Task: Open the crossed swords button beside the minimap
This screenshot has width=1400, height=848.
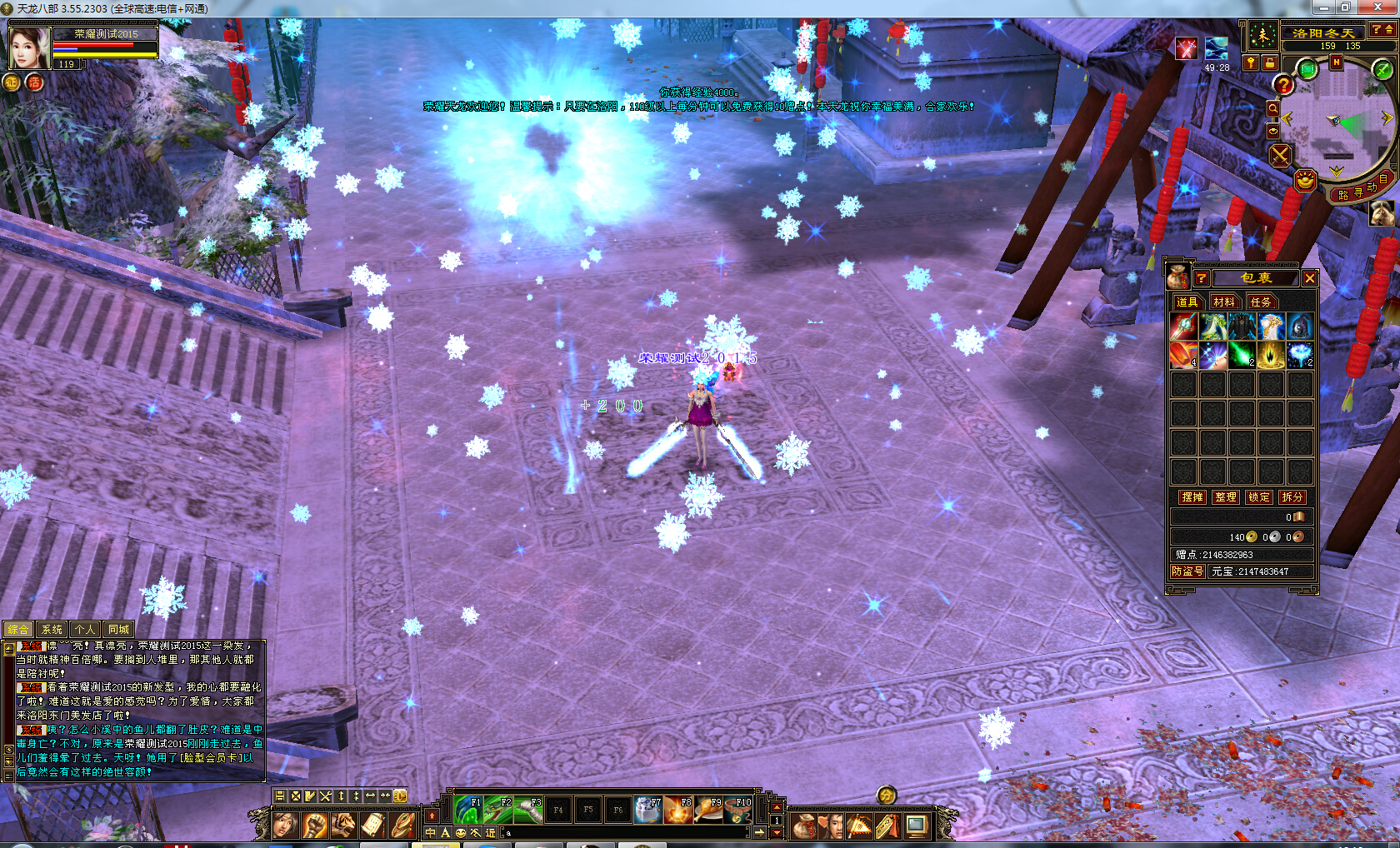Action: [1280, 155]
